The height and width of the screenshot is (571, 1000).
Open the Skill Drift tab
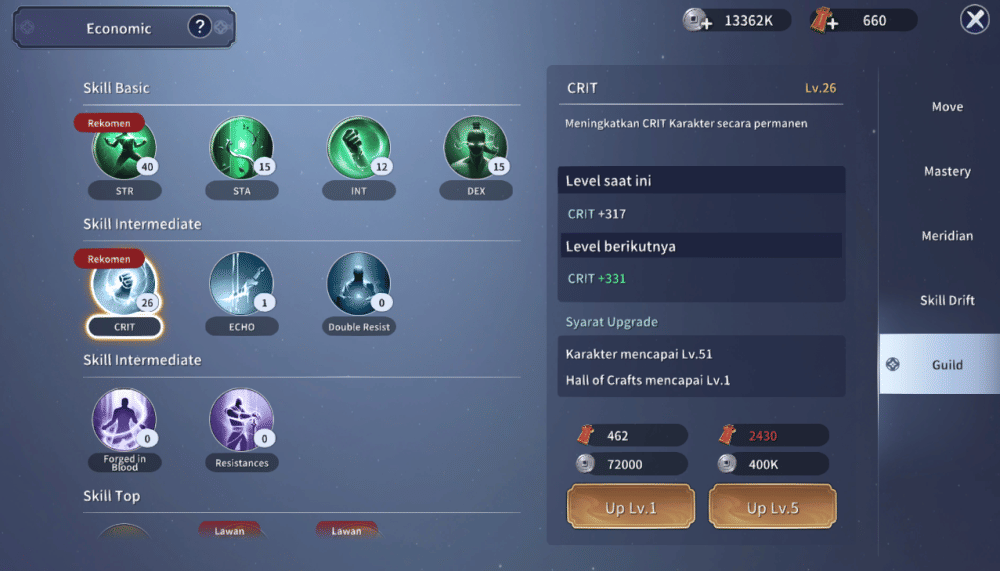(x=947, y=301)
